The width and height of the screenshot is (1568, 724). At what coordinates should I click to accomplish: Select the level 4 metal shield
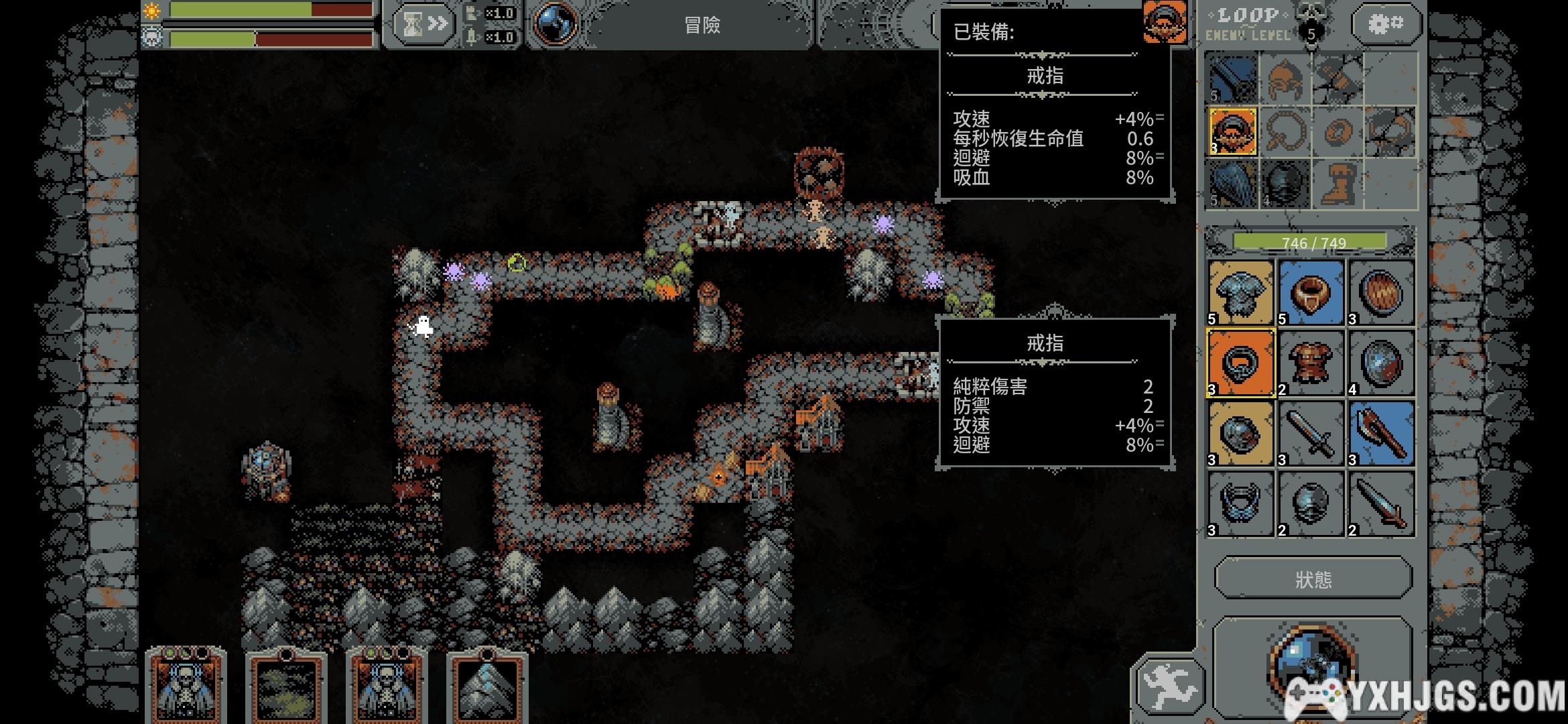coord(1381,363)
